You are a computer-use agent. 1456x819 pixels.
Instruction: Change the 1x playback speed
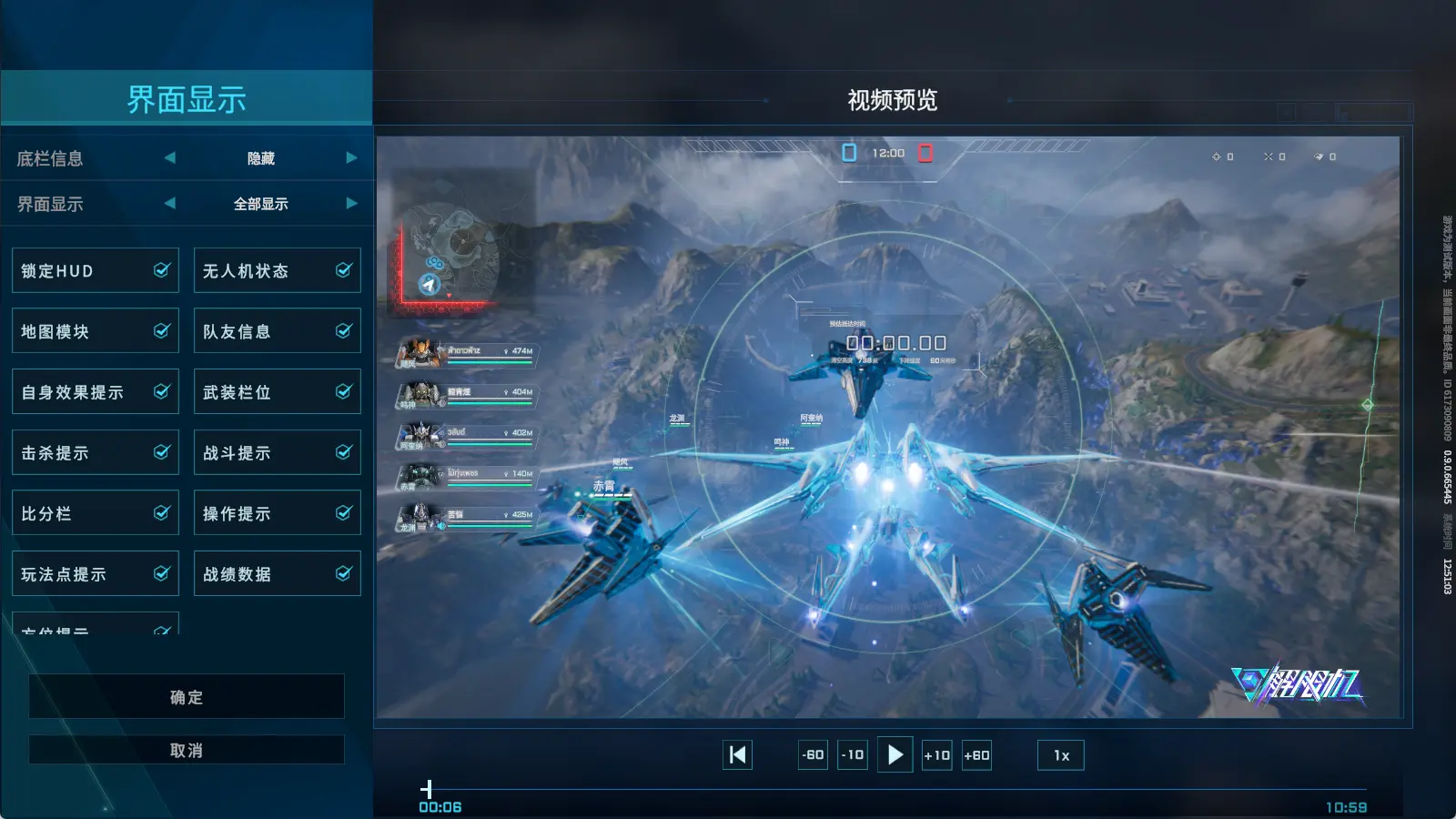tap(1061, 755)
